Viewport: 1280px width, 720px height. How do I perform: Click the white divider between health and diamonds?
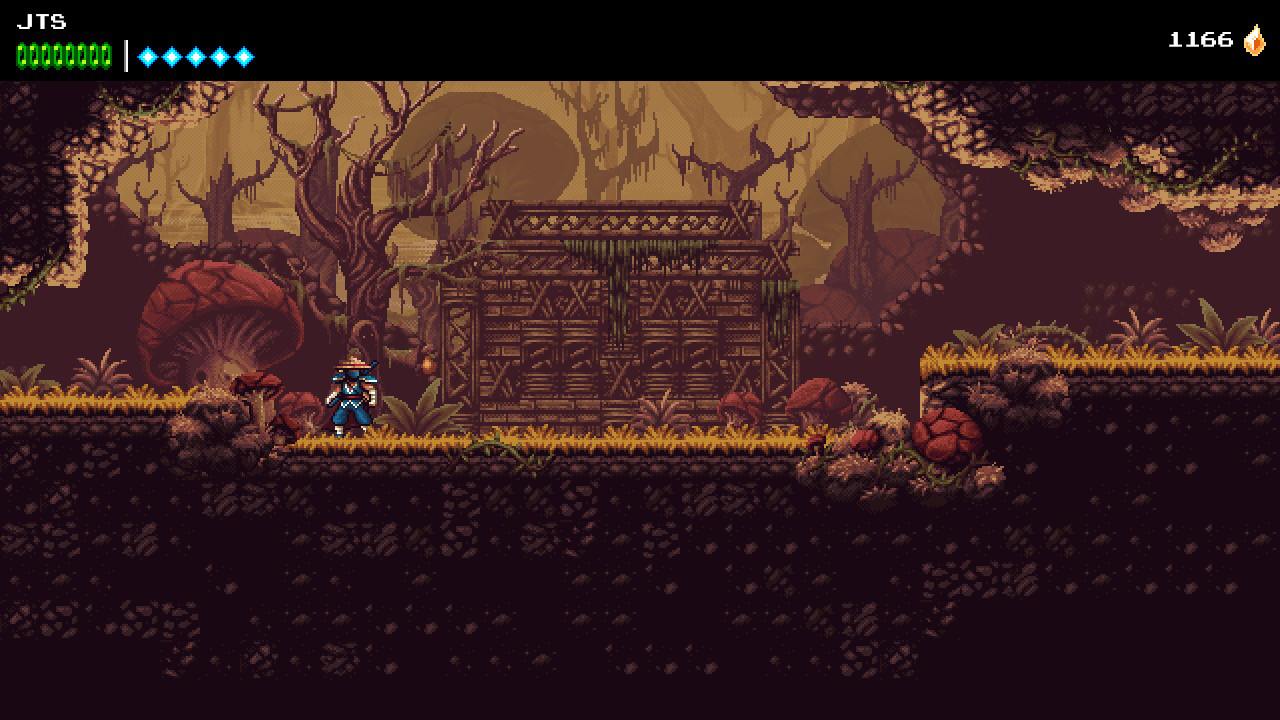(x=126, y=56)
